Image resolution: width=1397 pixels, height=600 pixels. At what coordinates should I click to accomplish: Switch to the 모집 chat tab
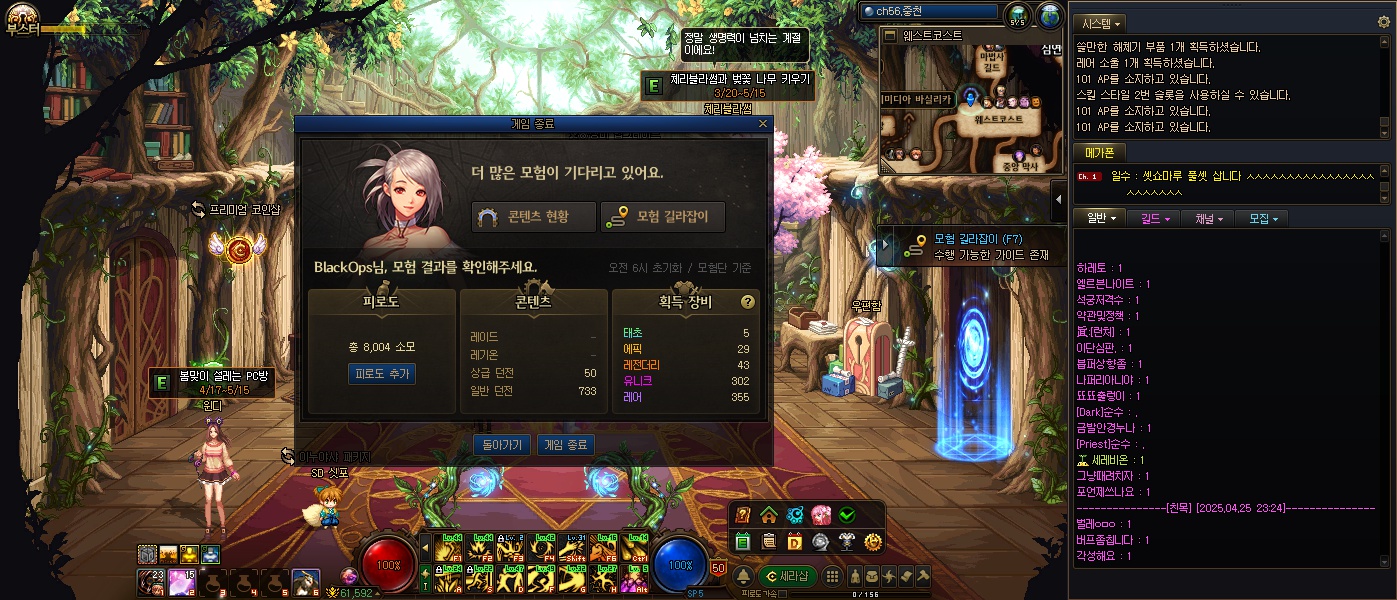click(1260, 218)
